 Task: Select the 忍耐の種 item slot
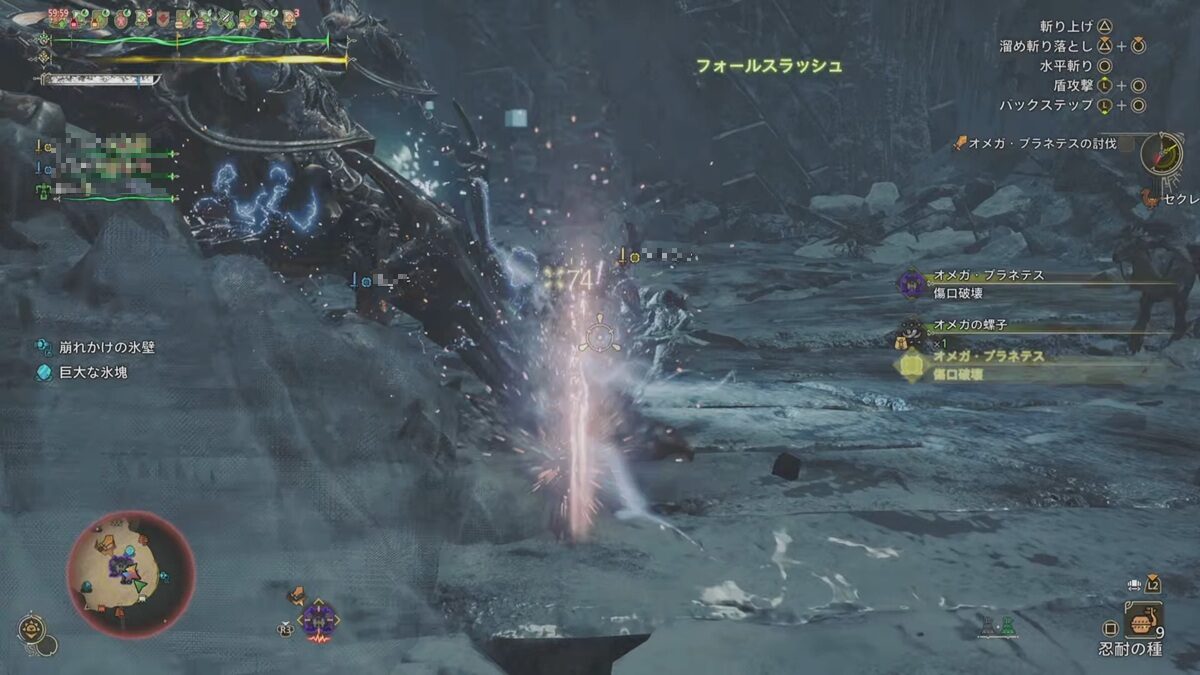click(1142, 620)
